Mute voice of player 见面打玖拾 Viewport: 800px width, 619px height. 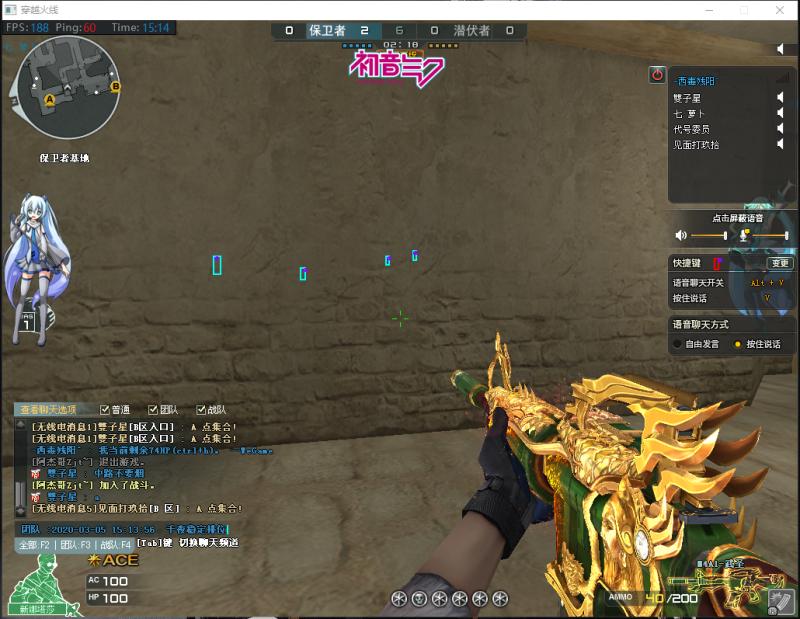781,145
